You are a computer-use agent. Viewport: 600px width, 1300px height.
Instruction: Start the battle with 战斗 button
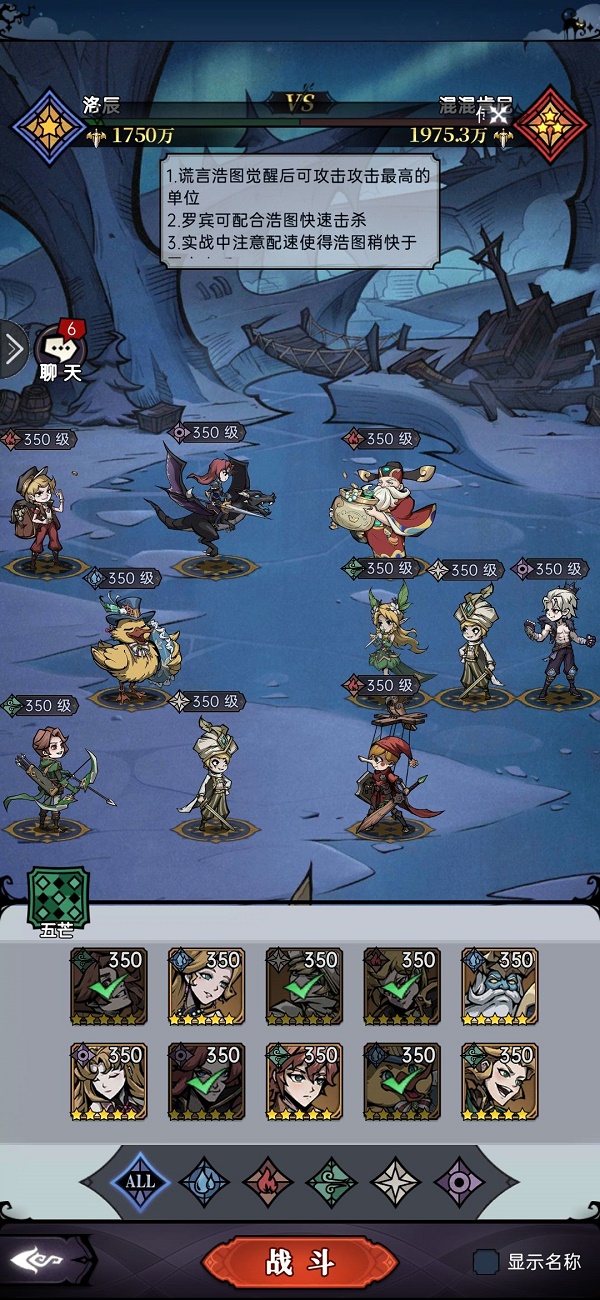(299, 1262)
